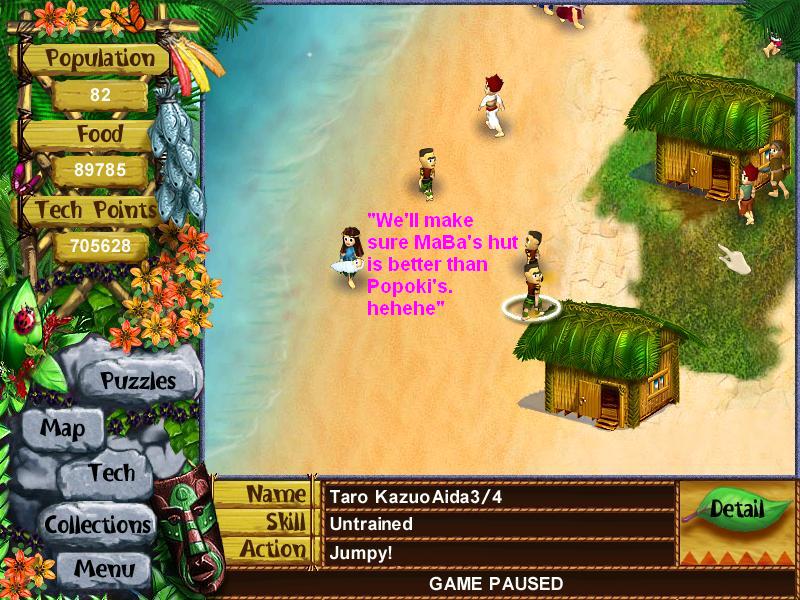View the villager Detail leaf button
Viewport: 800px width, 600px height.
click(x=736, y=509)
